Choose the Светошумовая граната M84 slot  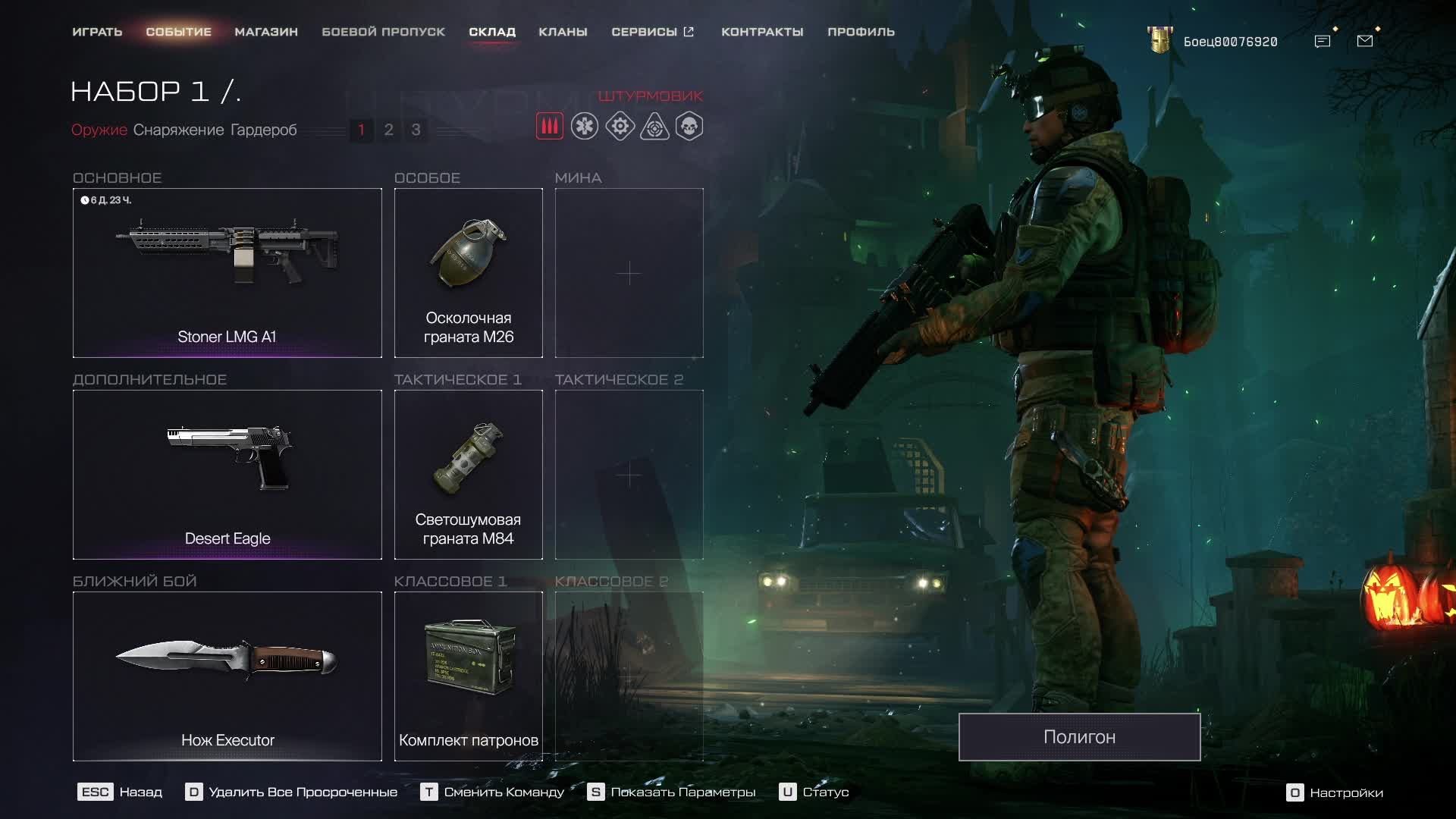click(x=468, y=475)
